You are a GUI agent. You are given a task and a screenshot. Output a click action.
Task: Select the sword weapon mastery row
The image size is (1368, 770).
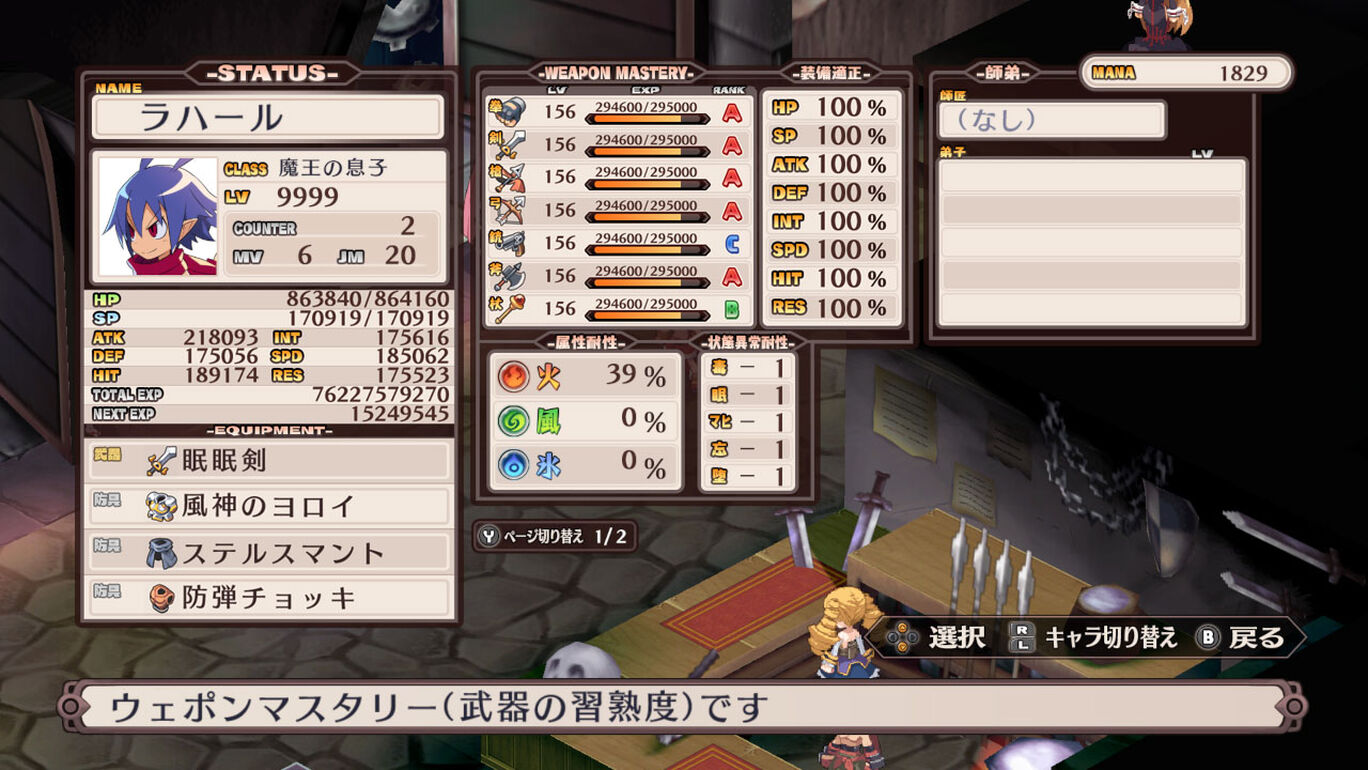click(617, 145)
